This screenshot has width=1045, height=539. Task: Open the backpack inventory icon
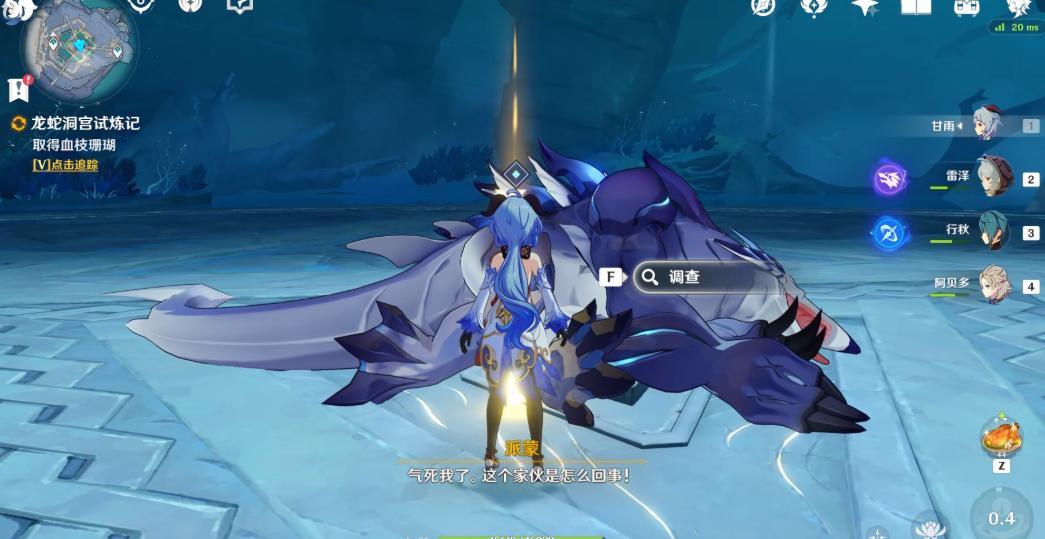click(966, 7)
